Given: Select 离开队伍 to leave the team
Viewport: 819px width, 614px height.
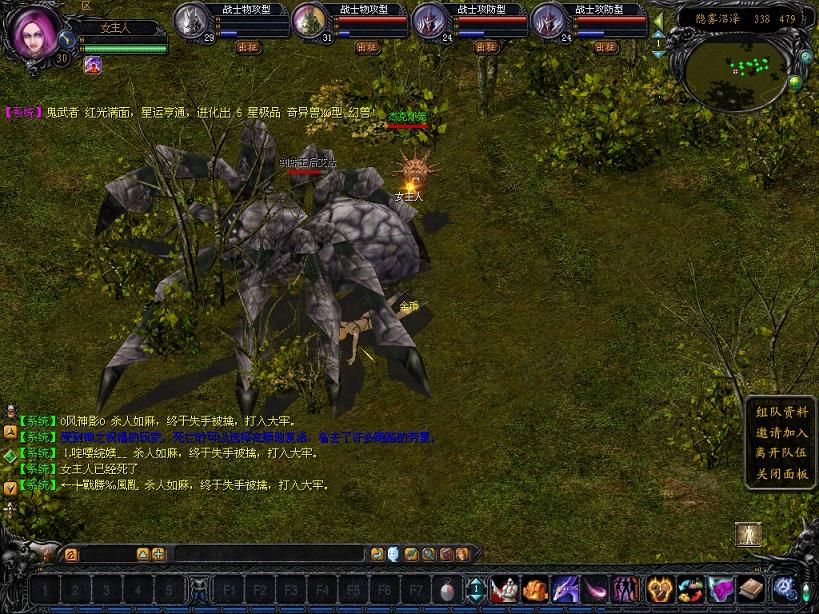Looking at the screenshot, I should click(x=782, y=452).
